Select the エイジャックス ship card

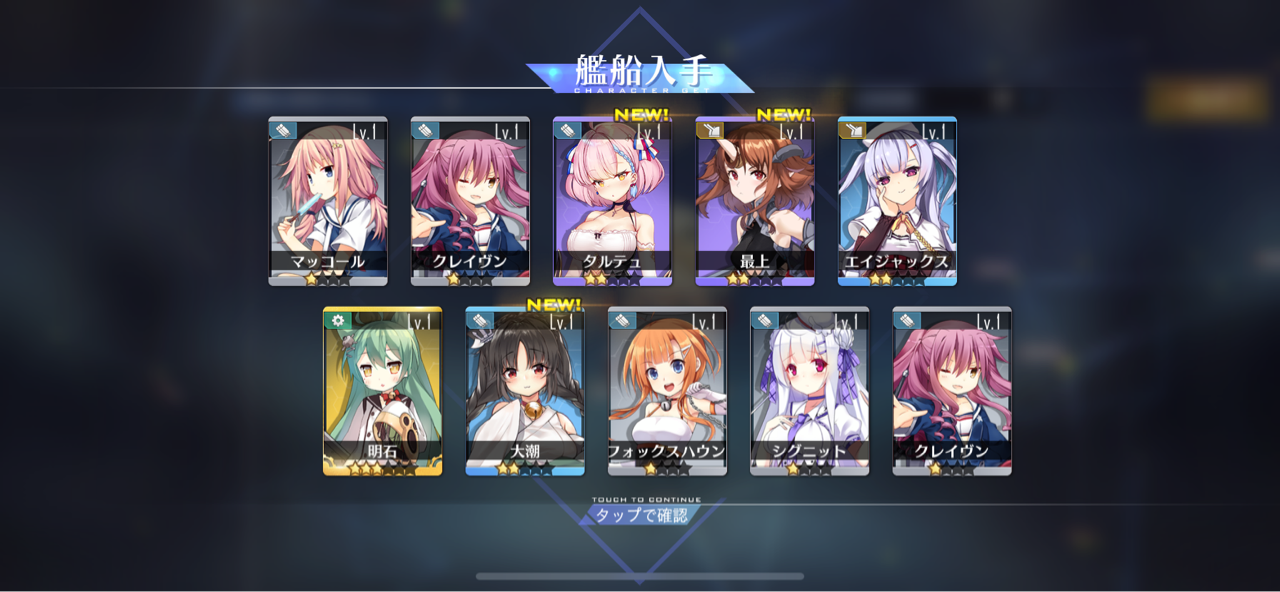897,201
